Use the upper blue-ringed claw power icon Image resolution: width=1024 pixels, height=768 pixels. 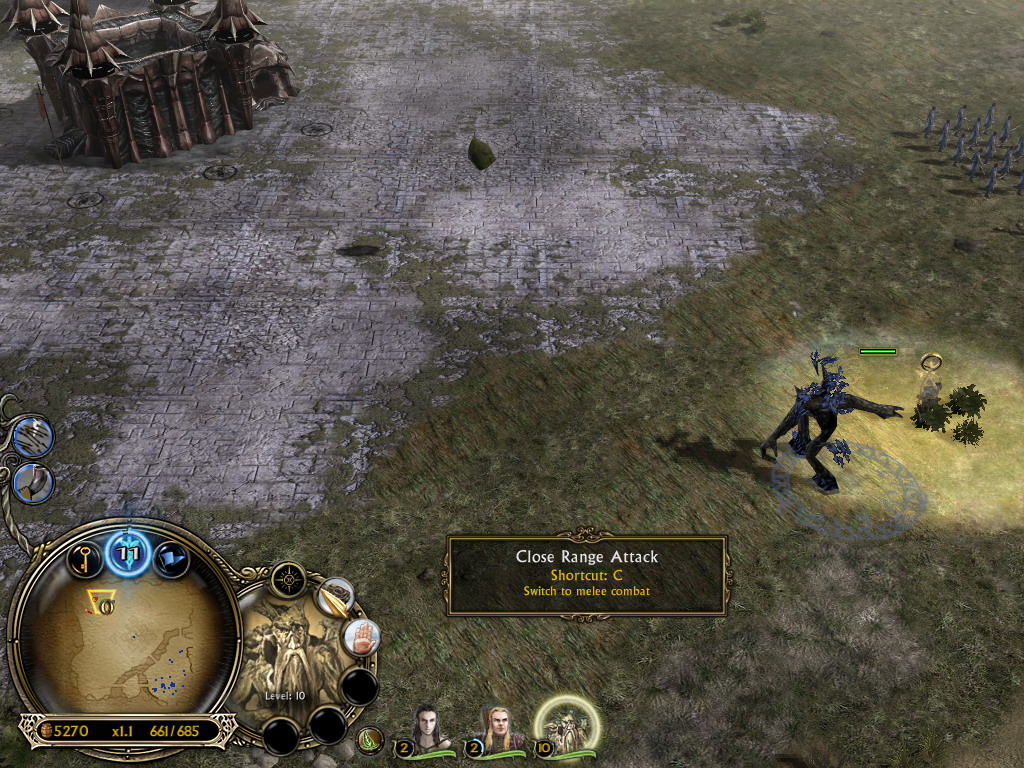[x=33, y=438]
